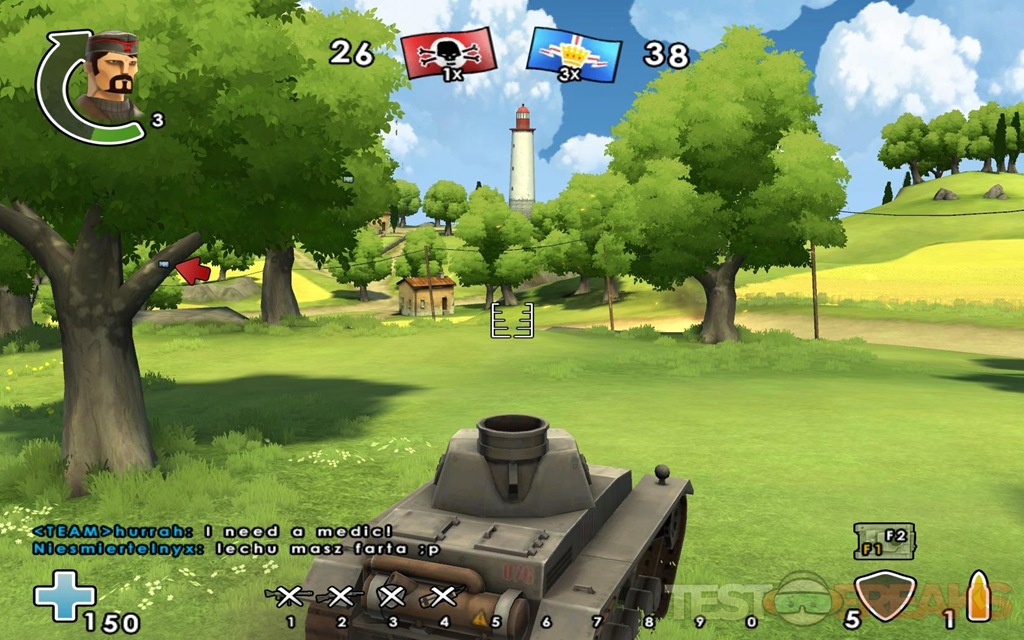The width and height of the screenshot is (1024, 640).
Task: Click hurrah's team chat message
Action: [x=213, y=531]
